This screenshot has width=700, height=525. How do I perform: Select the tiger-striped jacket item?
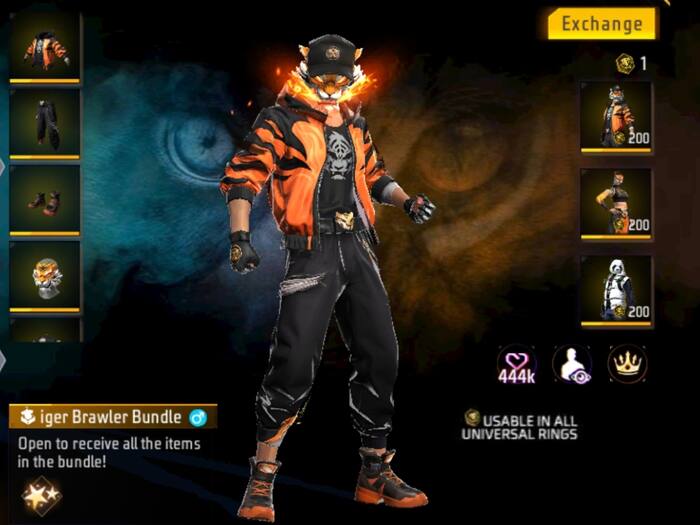(45, 48)
